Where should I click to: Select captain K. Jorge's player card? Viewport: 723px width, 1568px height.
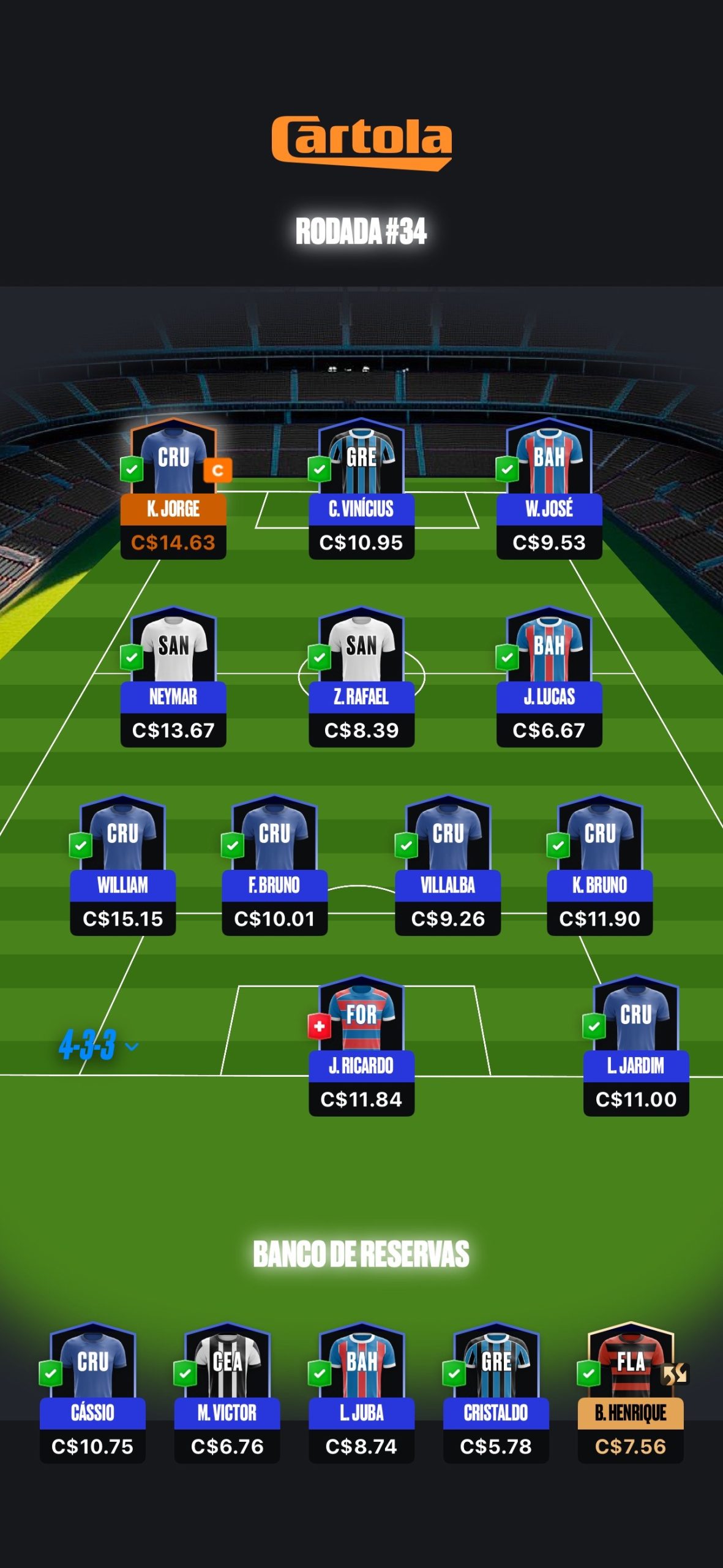pos(173,490)
